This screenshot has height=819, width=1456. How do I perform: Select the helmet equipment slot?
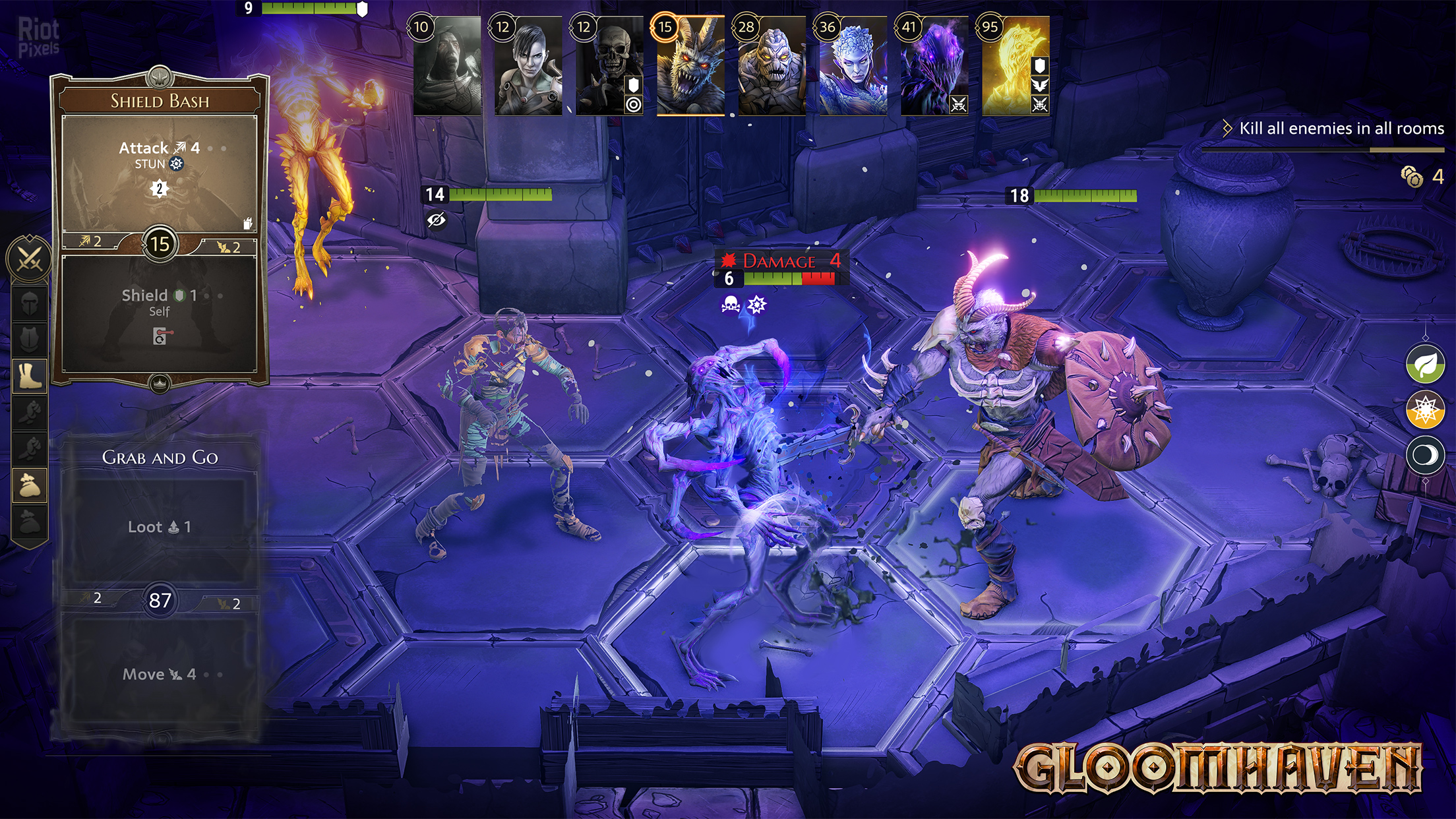(30, 305)
